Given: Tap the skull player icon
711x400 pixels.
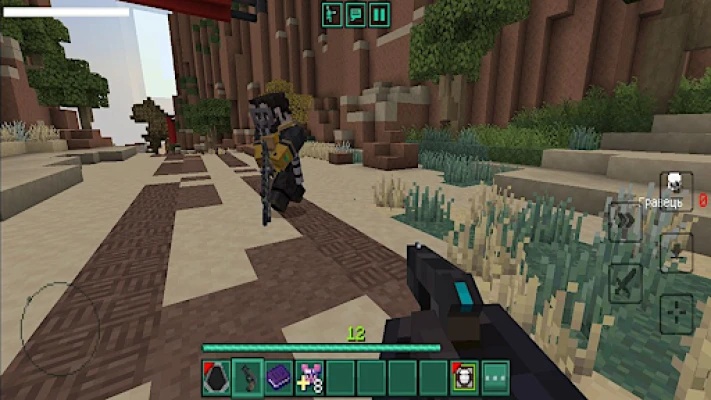Looking at the screenshot, I should (675, 183).
